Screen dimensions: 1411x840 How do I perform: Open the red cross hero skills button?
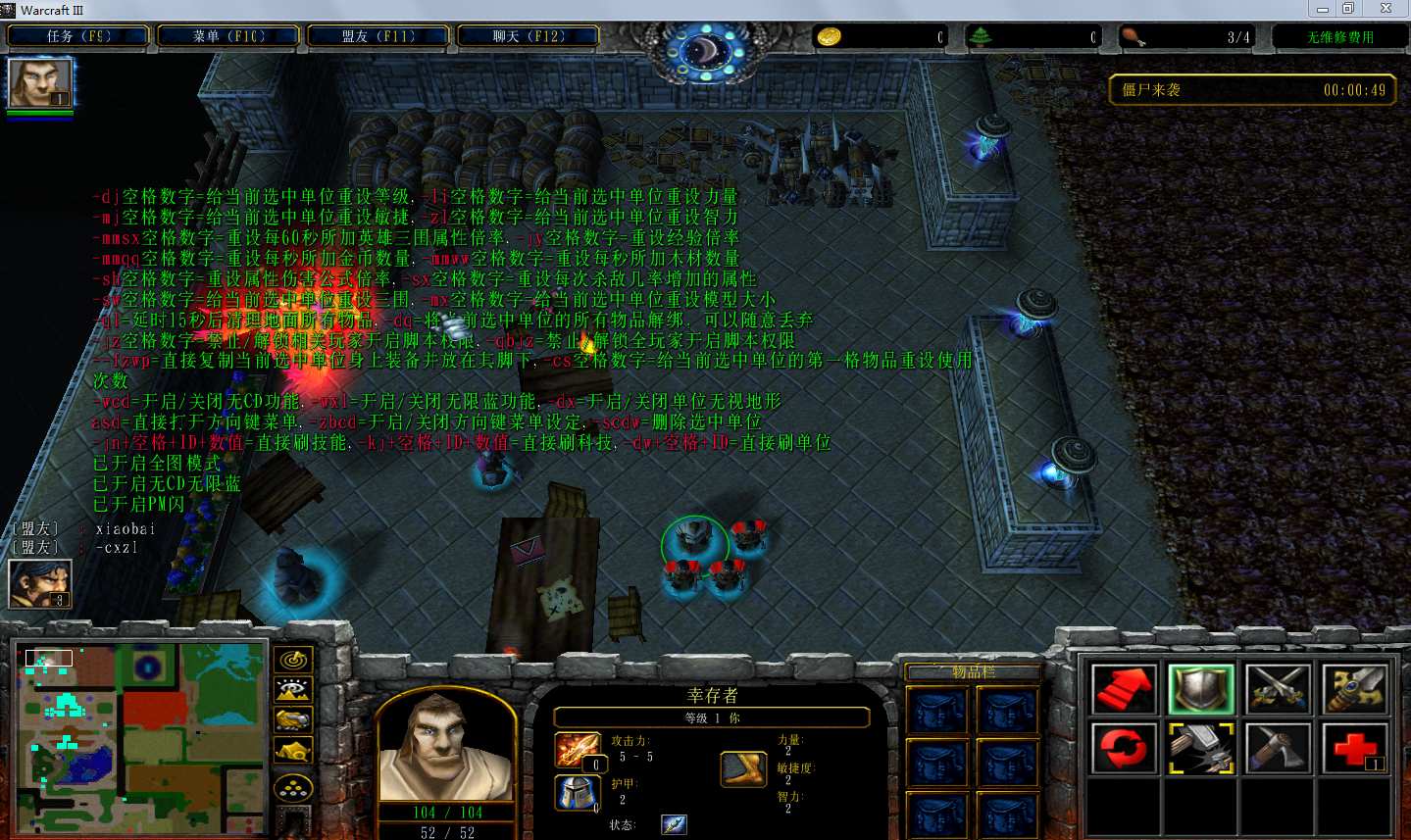point(1354,749)
